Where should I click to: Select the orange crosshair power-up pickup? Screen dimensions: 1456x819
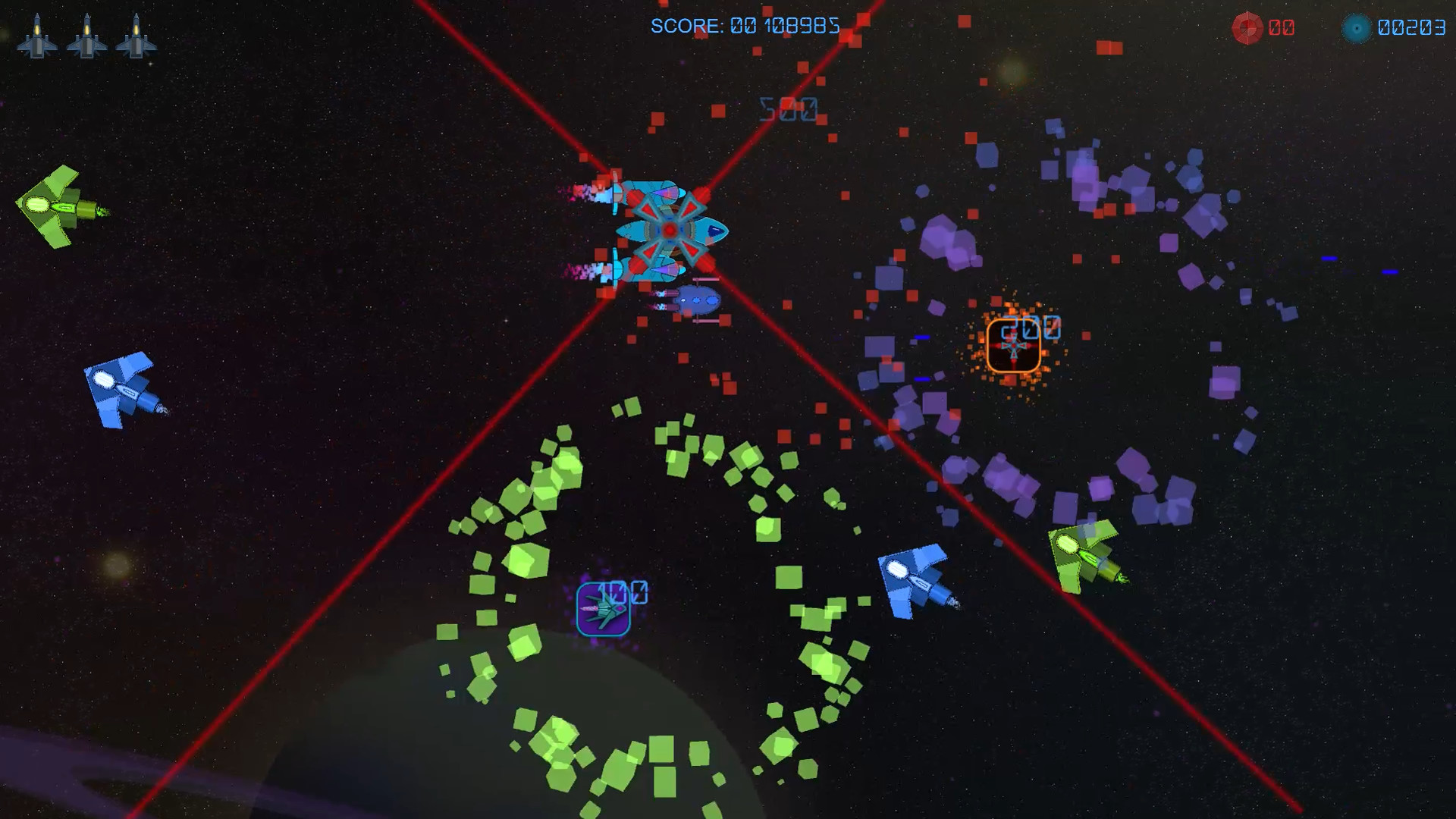(x=1014, y=349)
